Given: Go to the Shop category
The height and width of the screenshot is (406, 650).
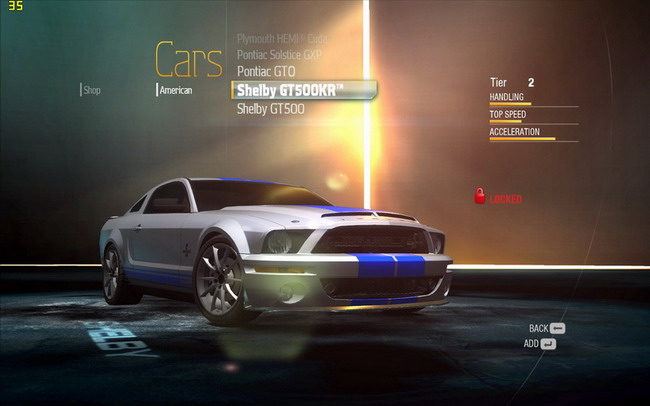Looking at the screenshot, I should pos(92,90).
